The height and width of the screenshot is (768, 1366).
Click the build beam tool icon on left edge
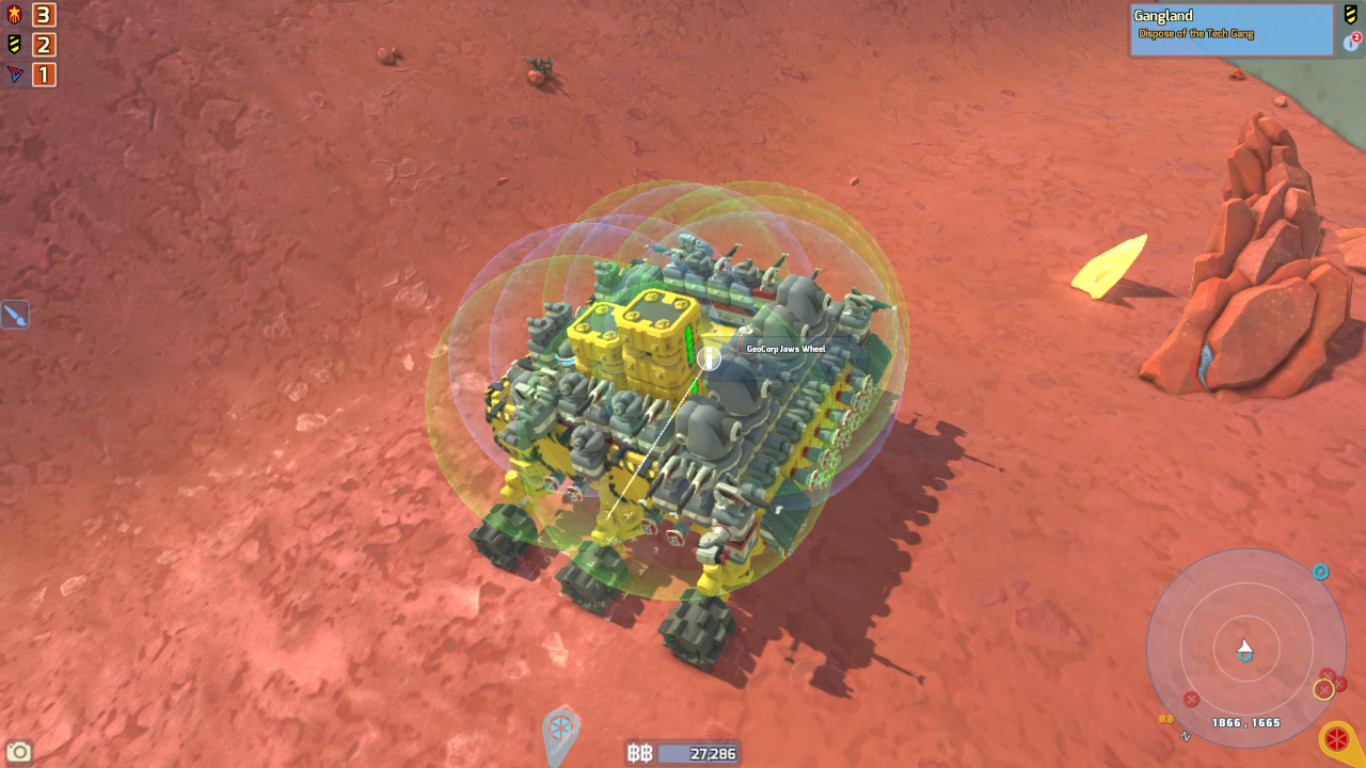click(16, 313)
